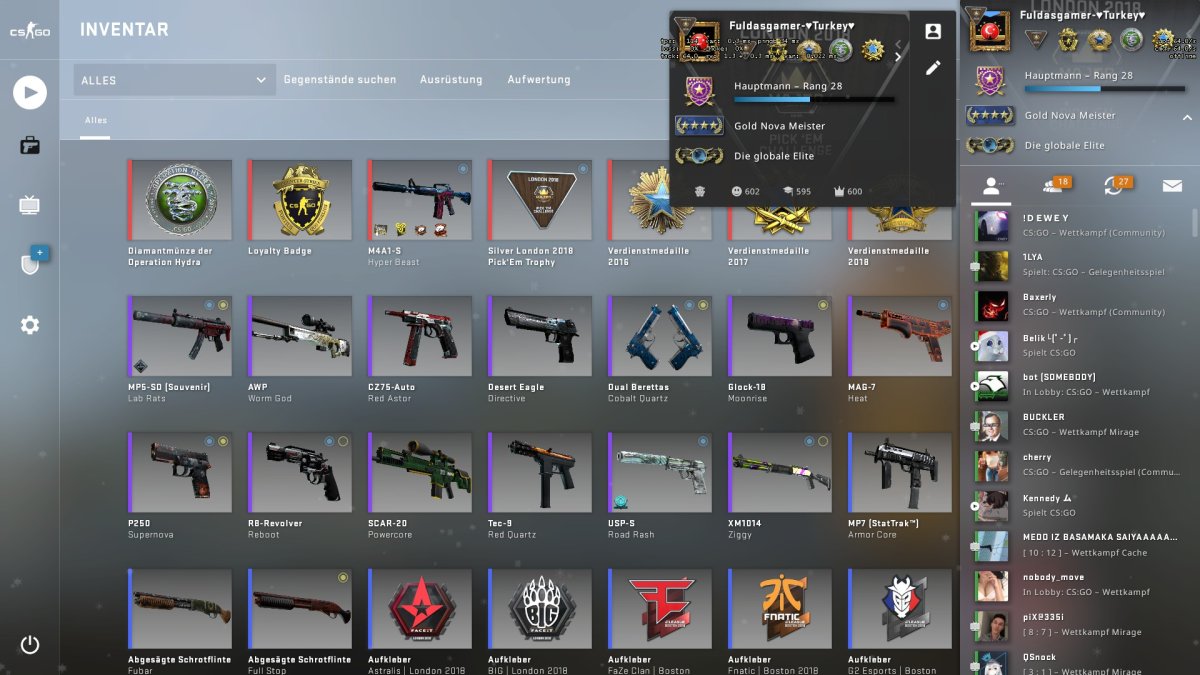Select the Loyalty Badge item

pyautogui.click(x=299, y=200)
